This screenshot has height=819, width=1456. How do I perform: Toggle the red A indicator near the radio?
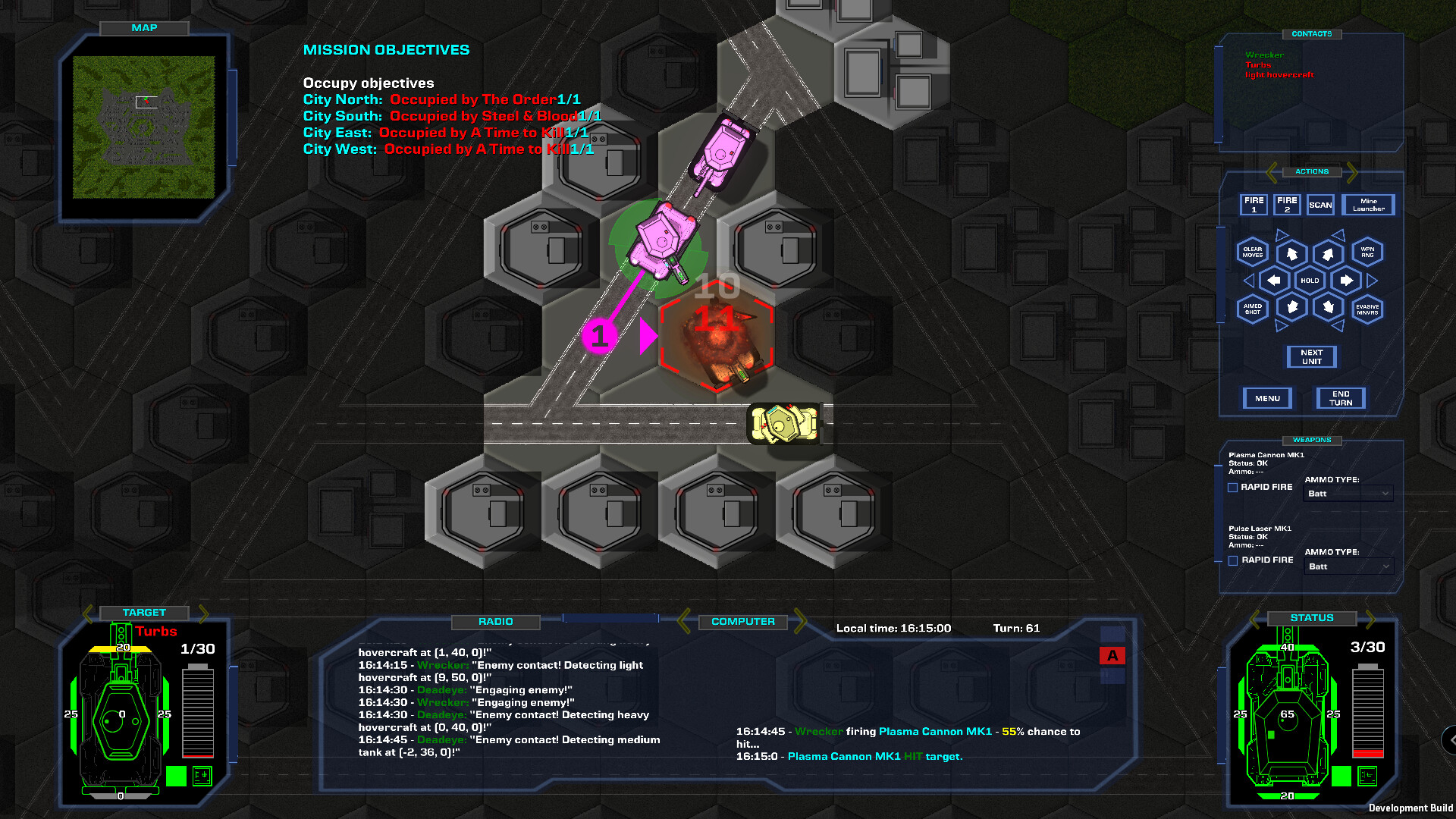coord(1112,655)
